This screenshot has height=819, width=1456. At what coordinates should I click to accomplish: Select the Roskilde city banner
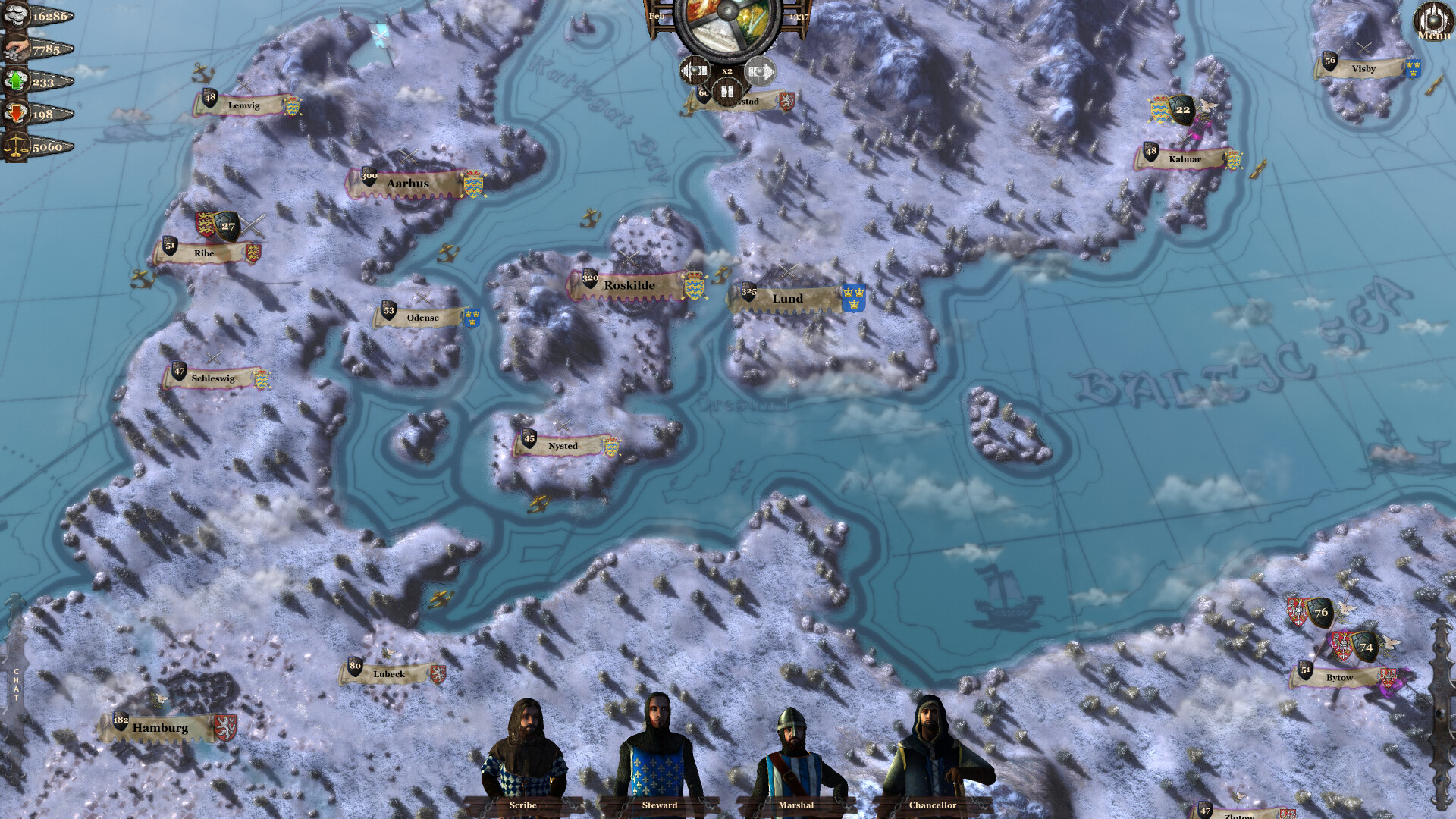[x=629, y=285]
